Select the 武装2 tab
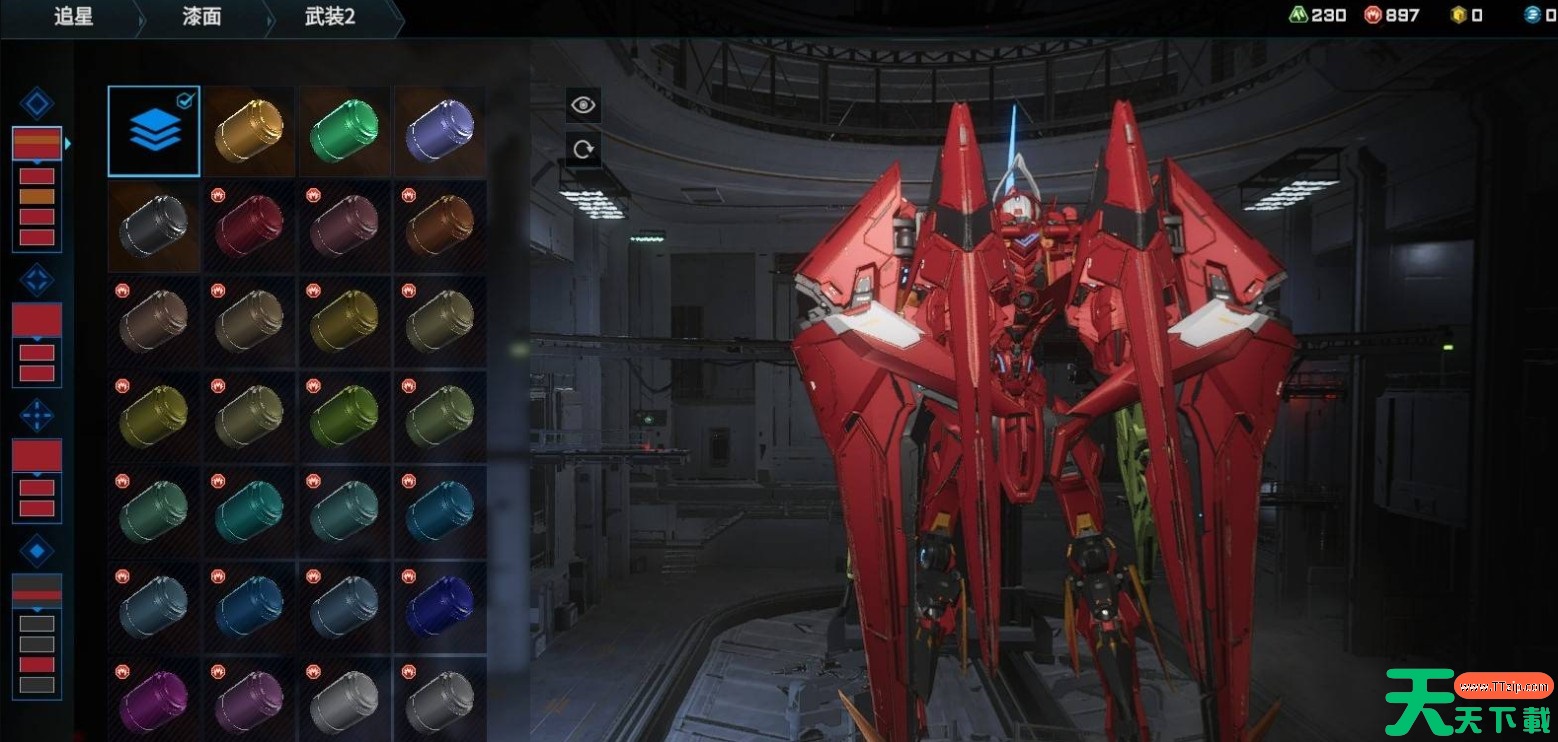The image size is (1558, 742). (x=331, y=17)
